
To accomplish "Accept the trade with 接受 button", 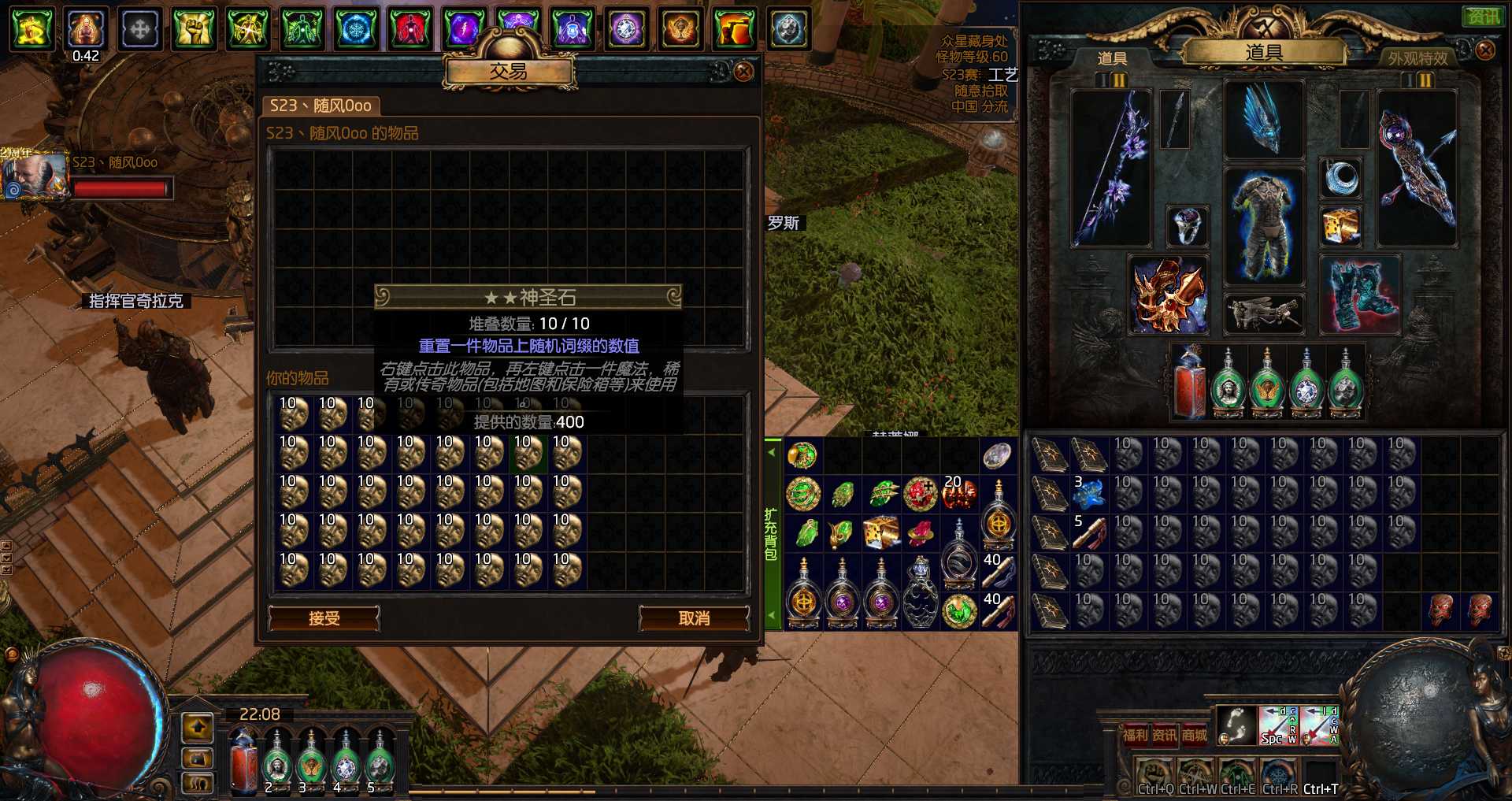I will [324, 618].
